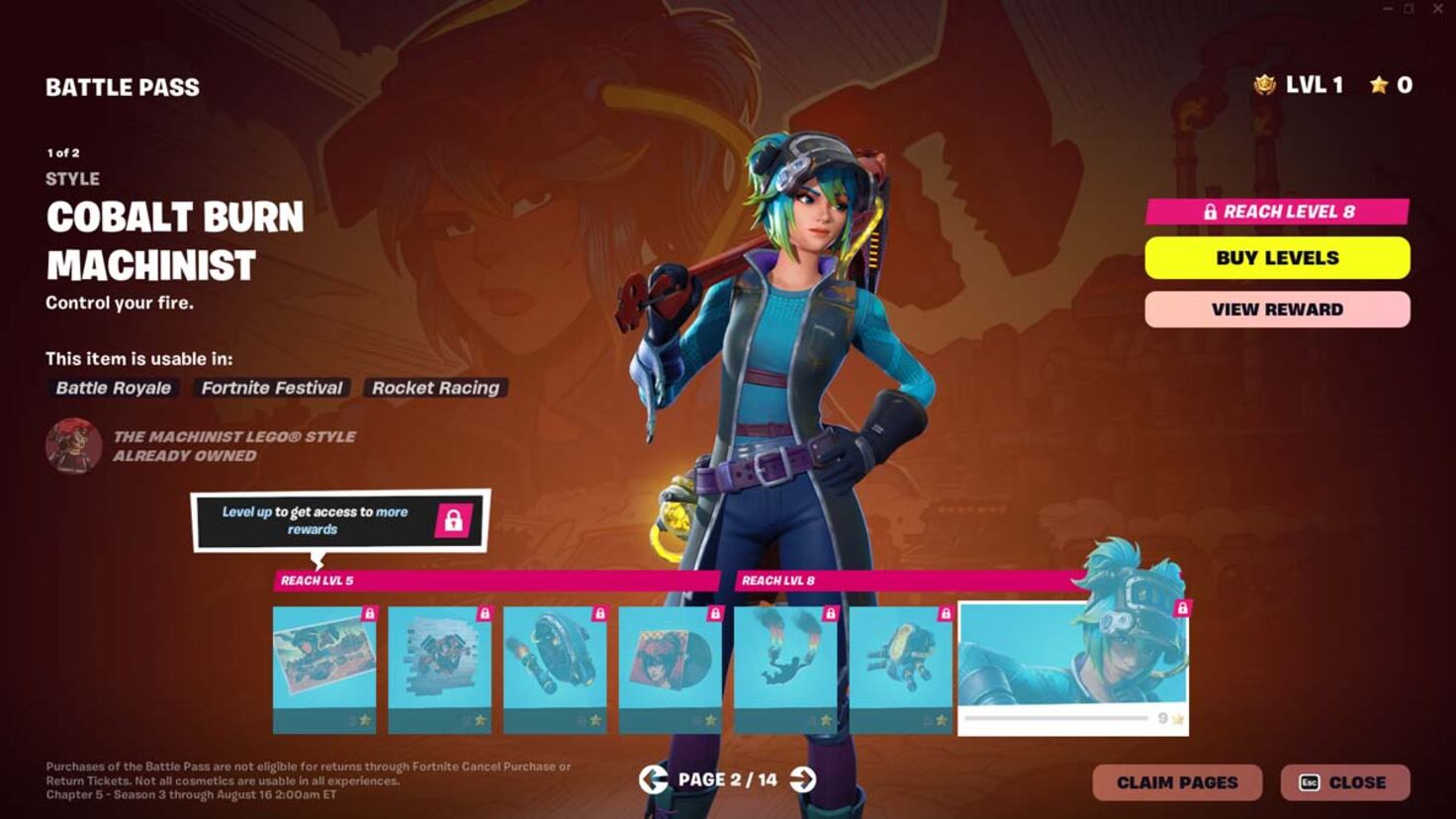Screen dimensions: 1456x819
Task: Select the spray reward under REACH LVL 5
Action: [440, 665]
